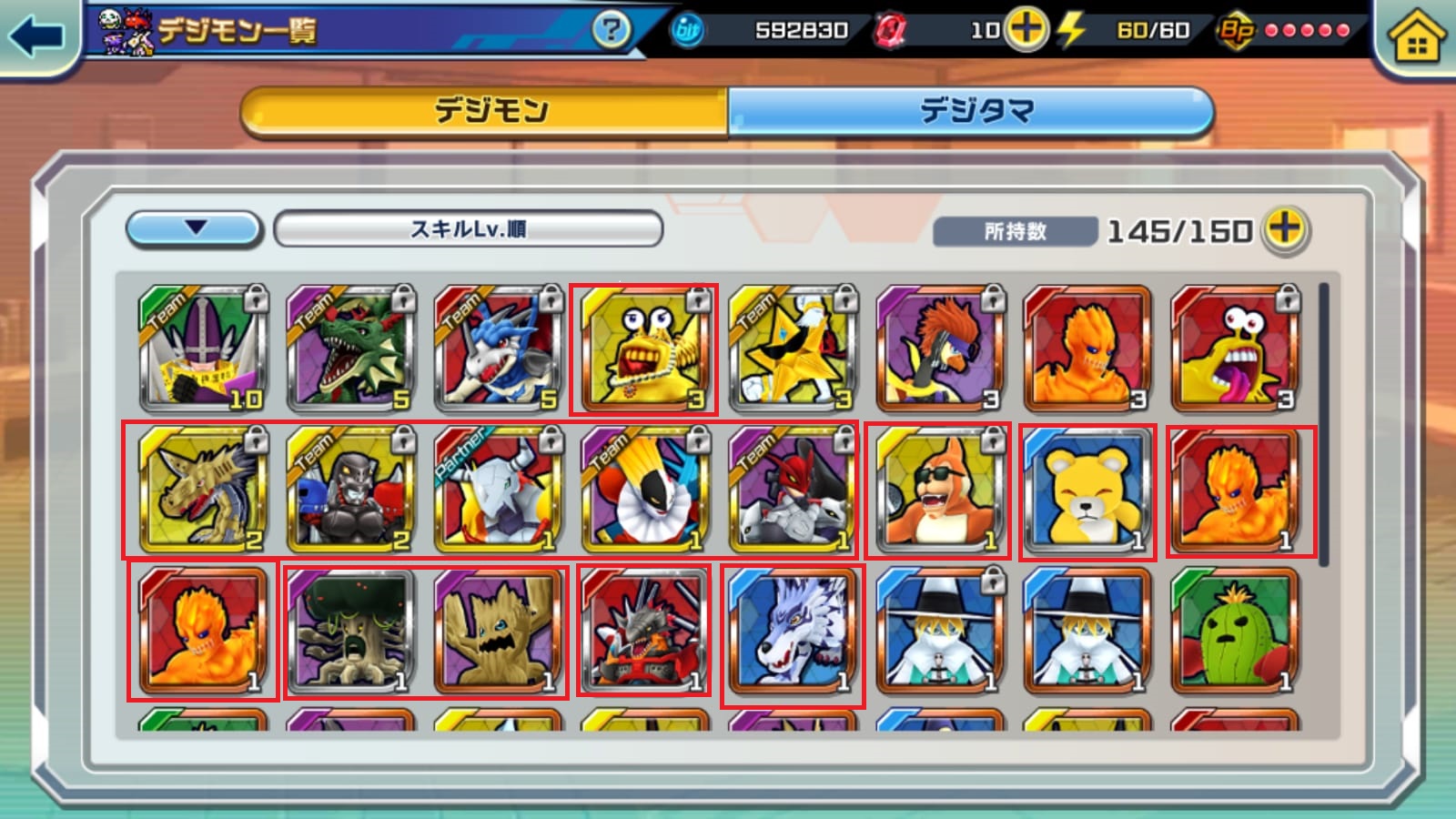Screen dimensions: 1456x819
Task: Choose the yellow star Digimon with sunglasses
Action: [793, 349]
